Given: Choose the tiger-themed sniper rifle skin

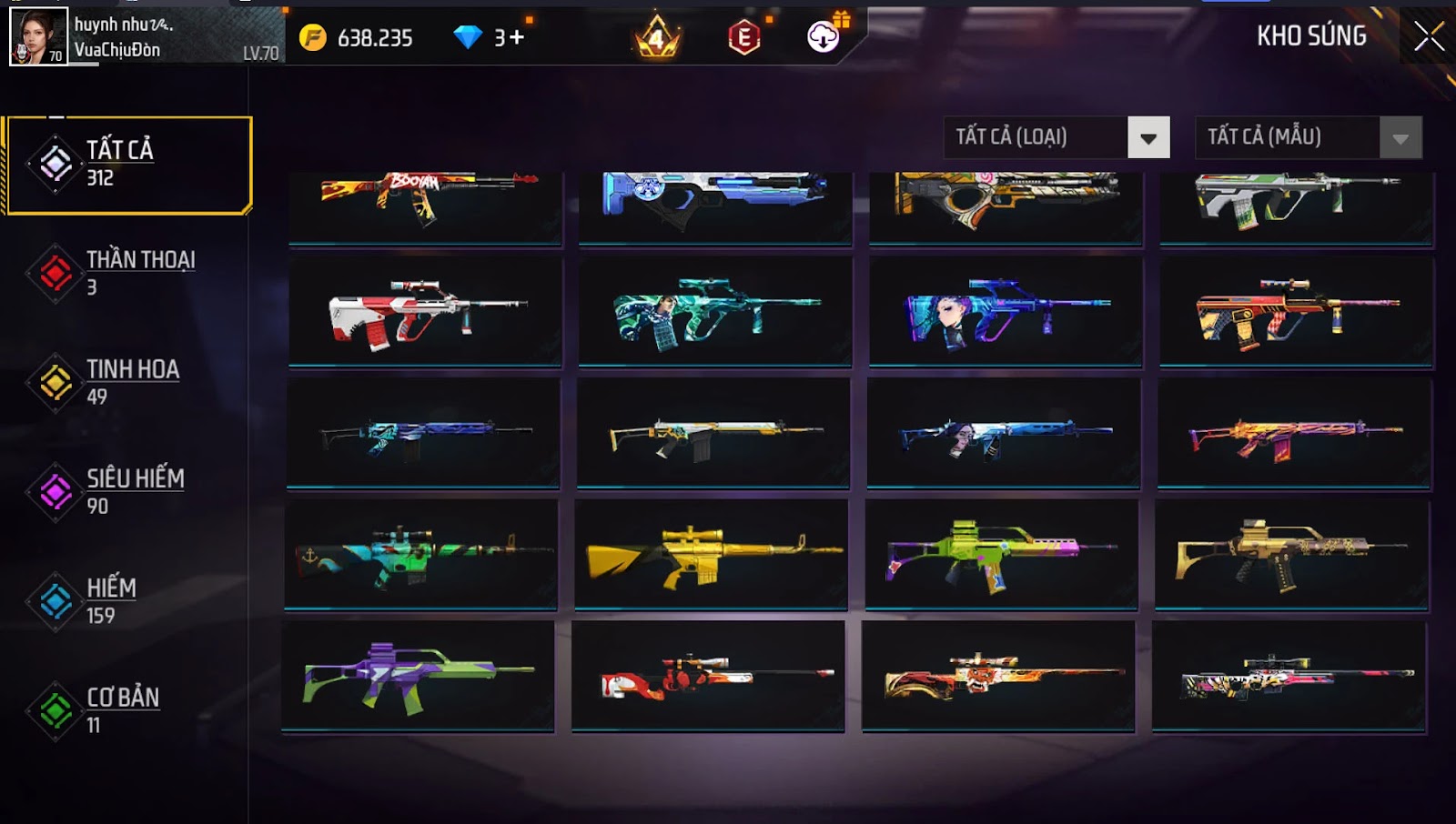Looking at the screenshot, I should coord(997,676).
